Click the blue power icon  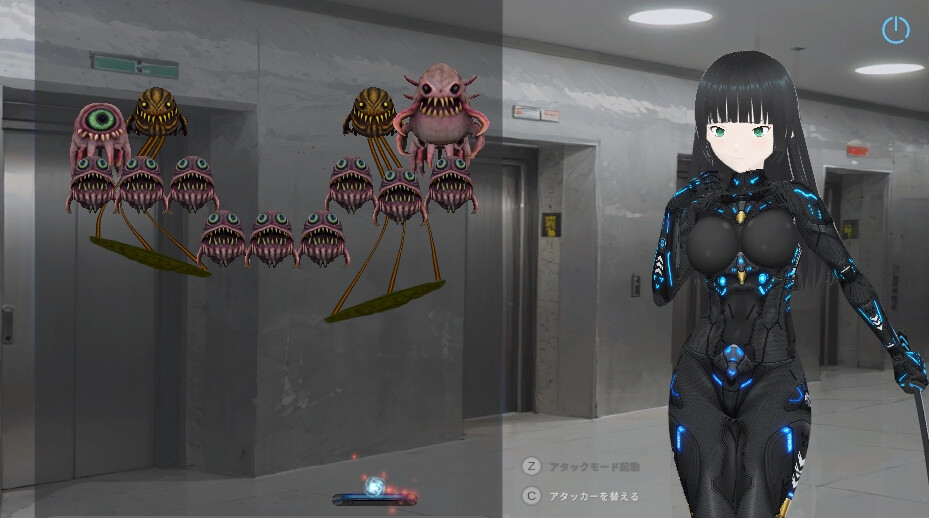895,30
